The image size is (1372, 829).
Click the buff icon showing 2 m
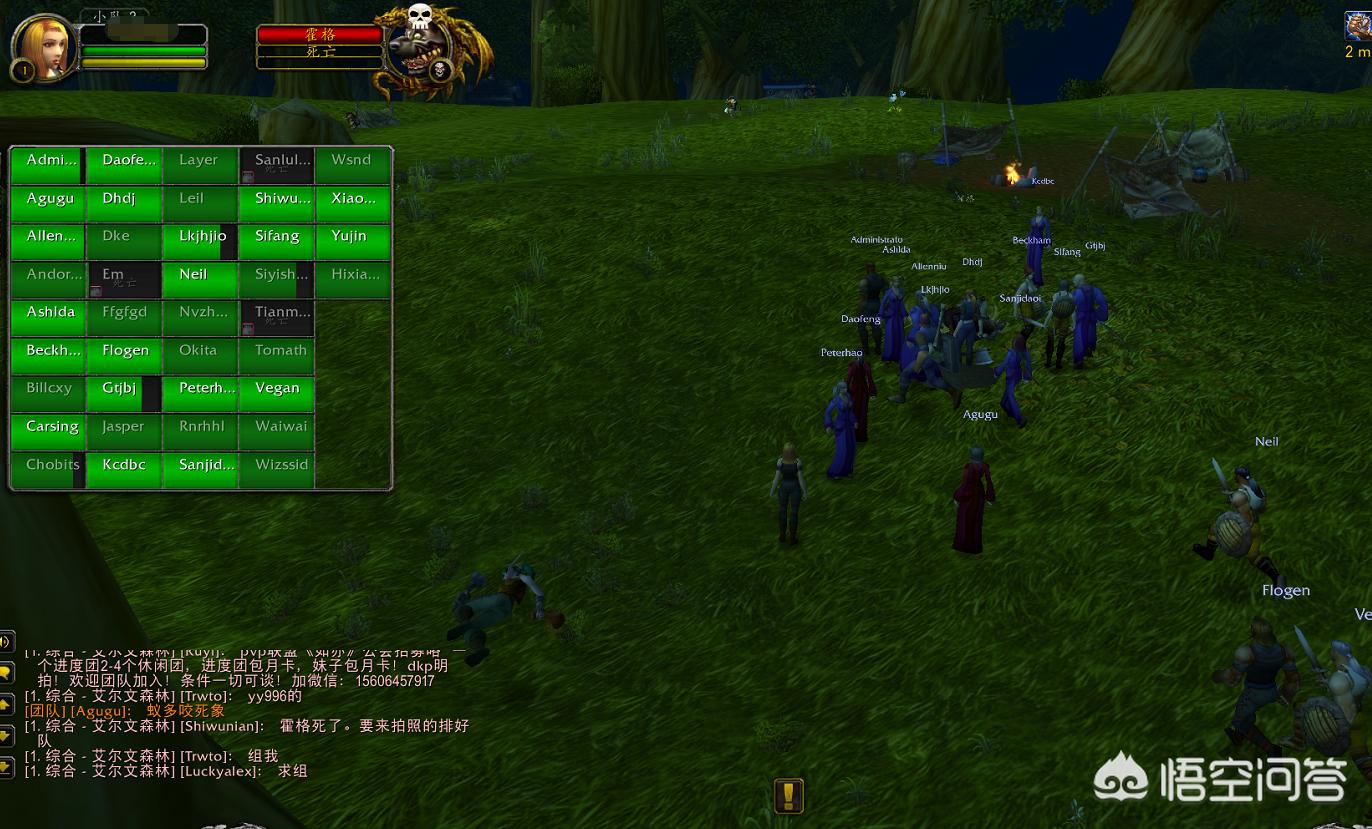point(1357,27)
